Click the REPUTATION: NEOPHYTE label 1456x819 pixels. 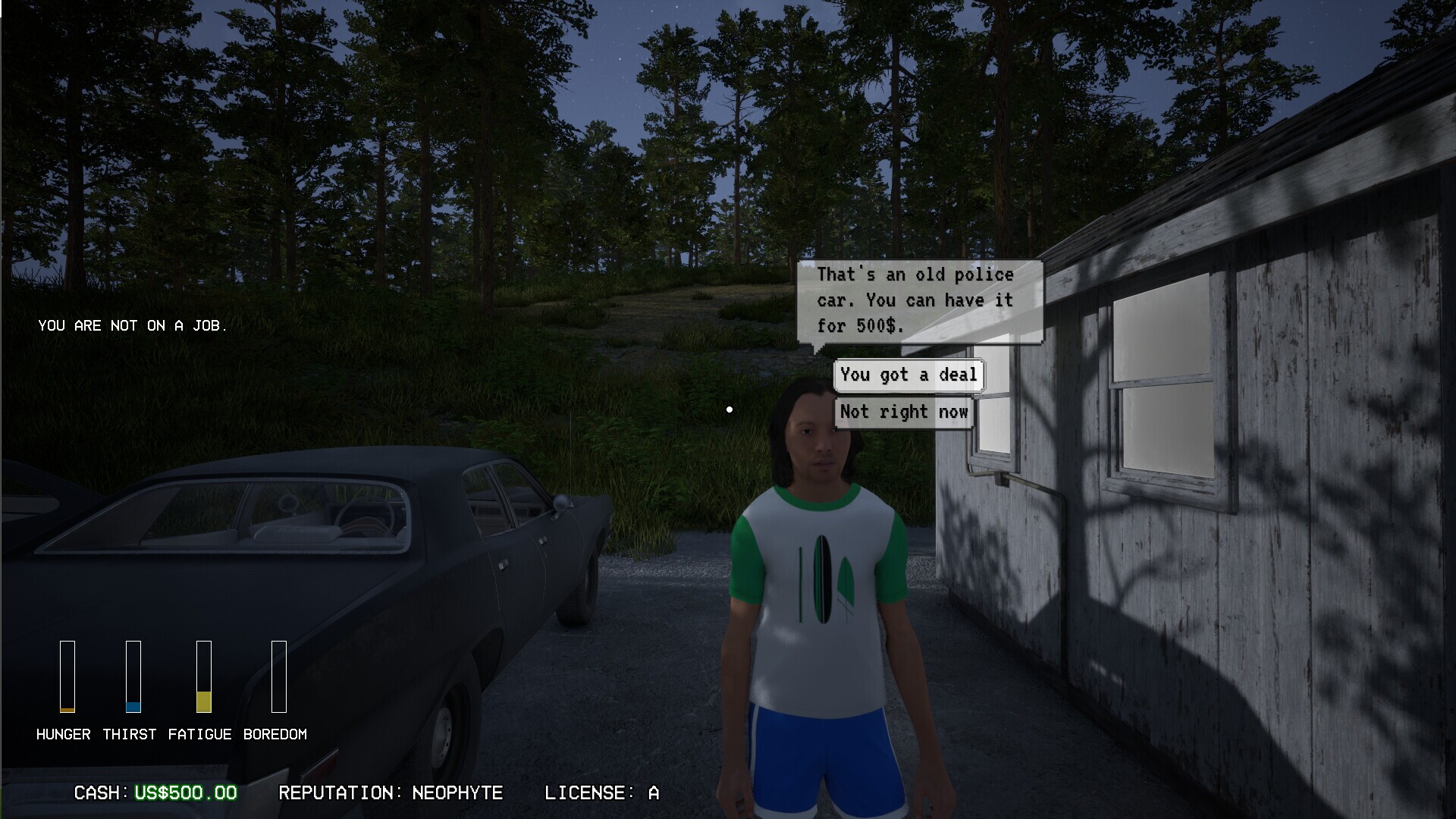tap(391, 793)
